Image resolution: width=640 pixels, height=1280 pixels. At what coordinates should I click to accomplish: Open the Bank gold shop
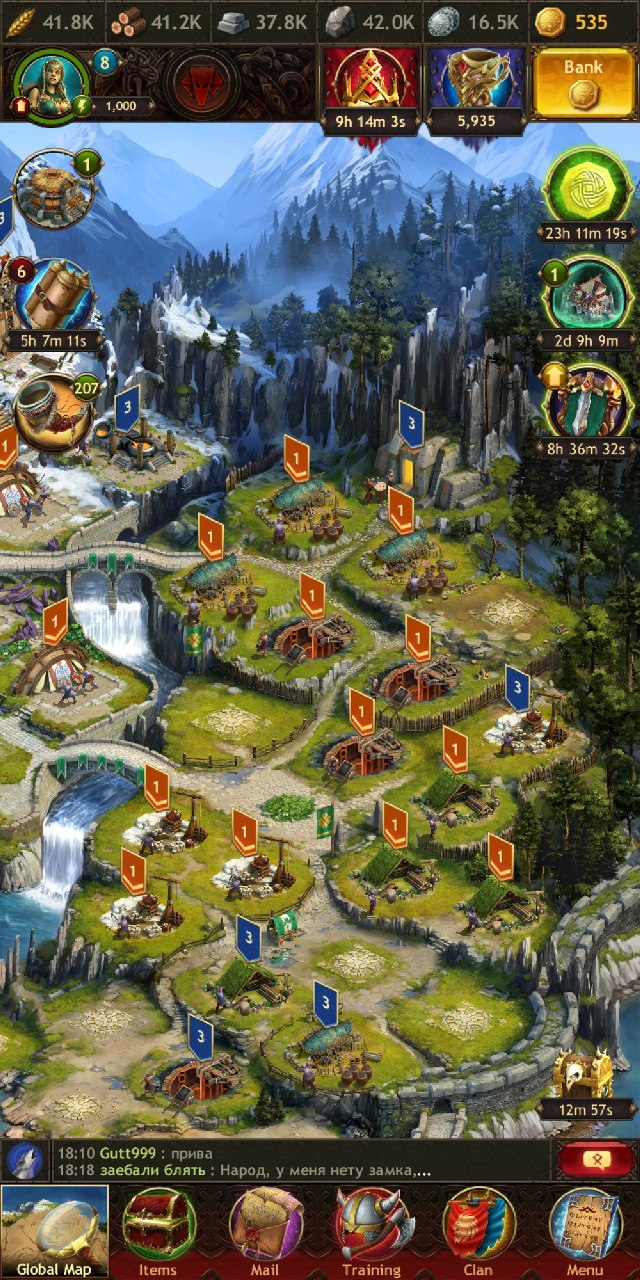583,85
